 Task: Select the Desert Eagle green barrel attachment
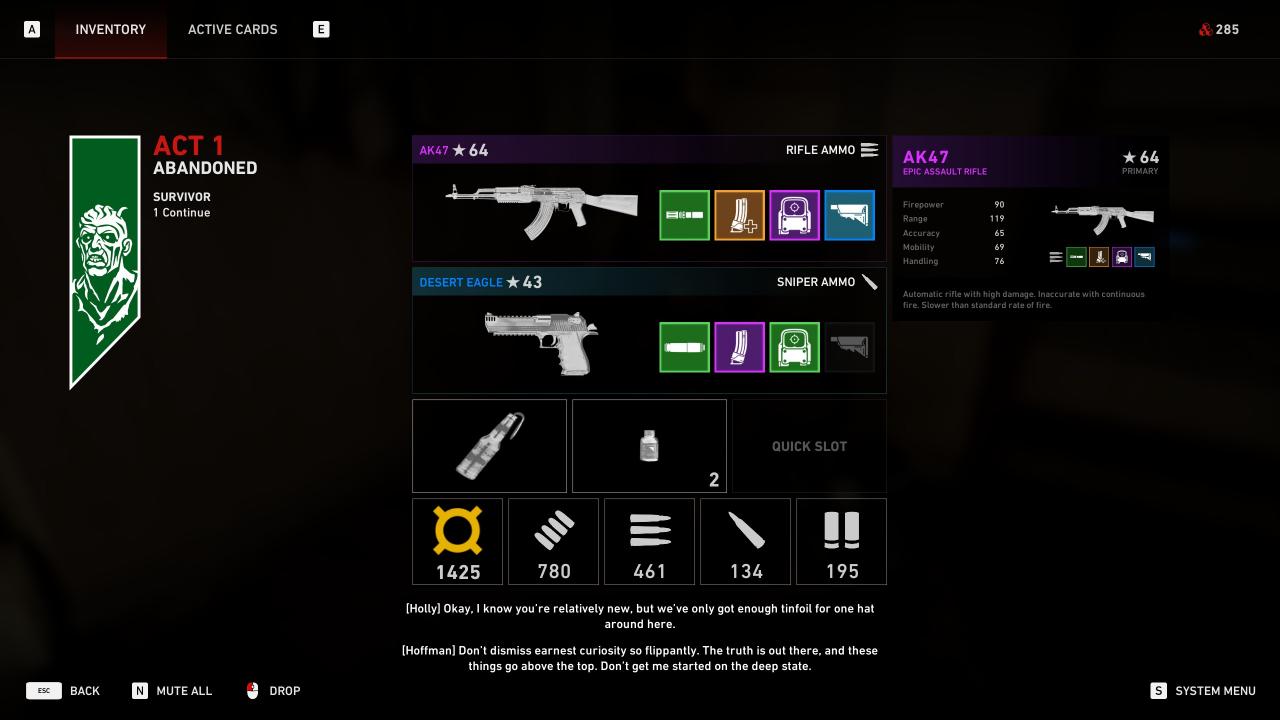684,347
